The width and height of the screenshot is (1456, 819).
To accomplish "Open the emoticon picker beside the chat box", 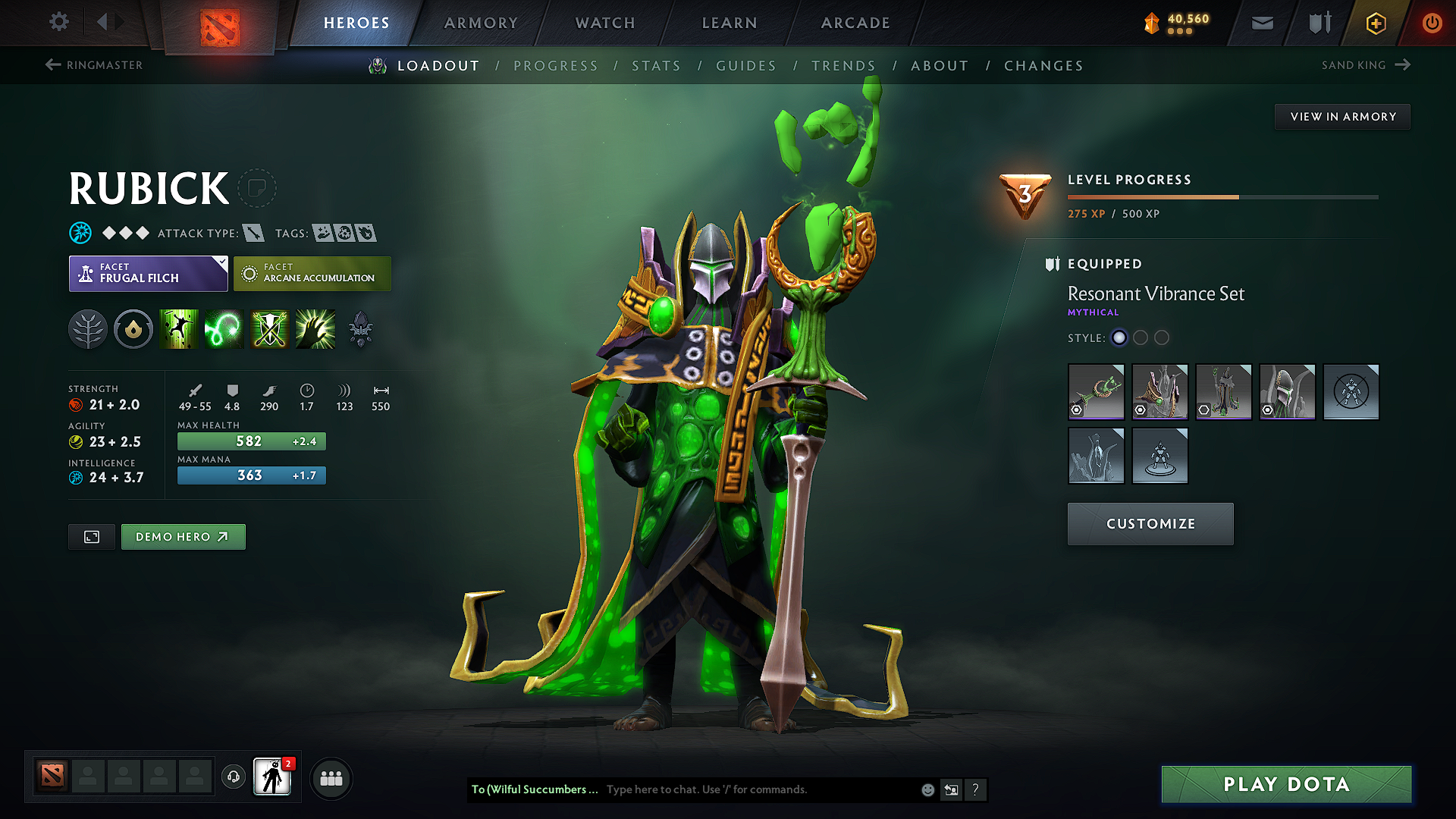I will [927, 789].
